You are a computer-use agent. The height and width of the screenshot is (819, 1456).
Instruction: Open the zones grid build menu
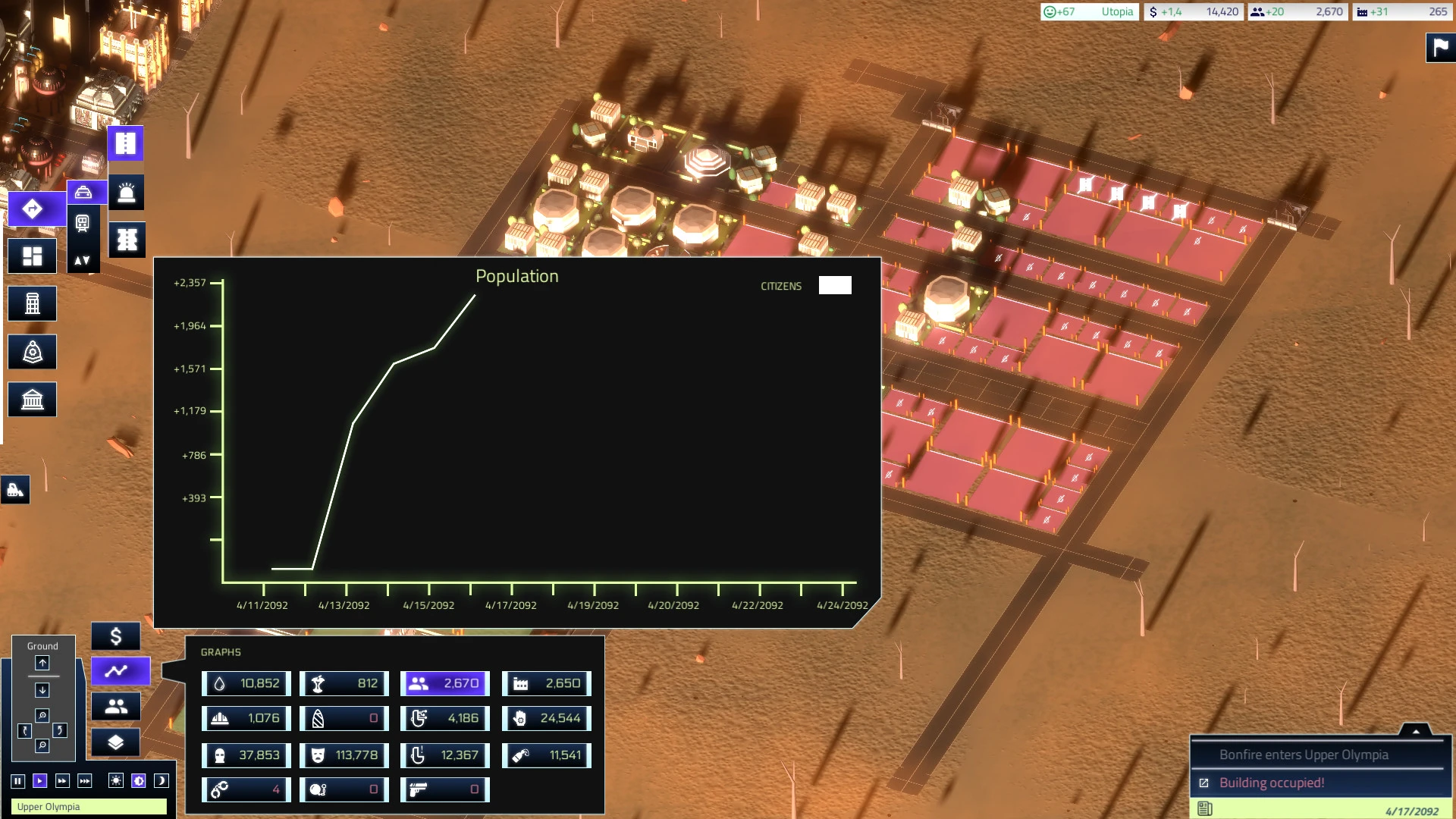(x=32, y=257)
